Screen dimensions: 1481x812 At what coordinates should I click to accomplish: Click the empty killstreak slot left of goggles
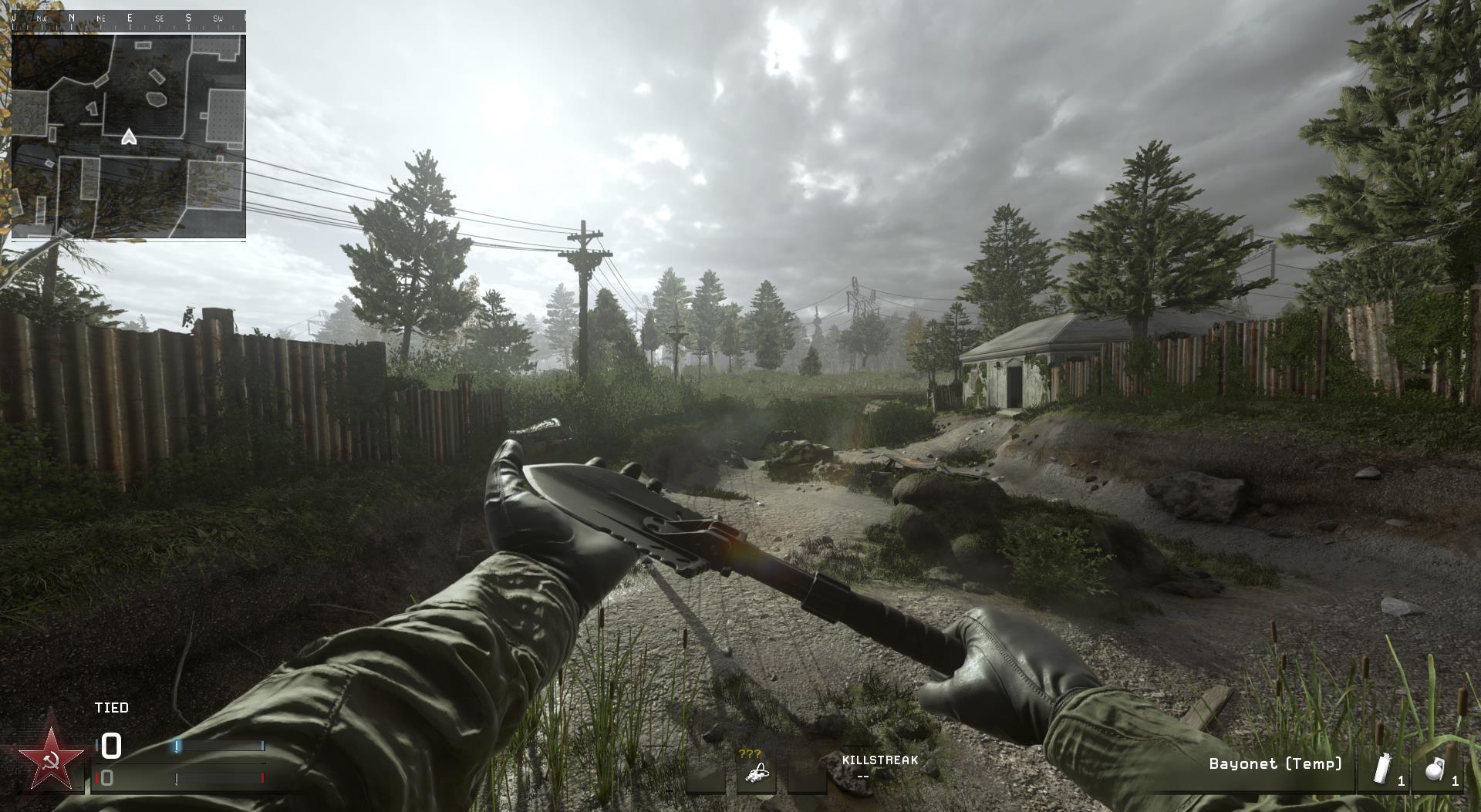[x=706, y=777]
